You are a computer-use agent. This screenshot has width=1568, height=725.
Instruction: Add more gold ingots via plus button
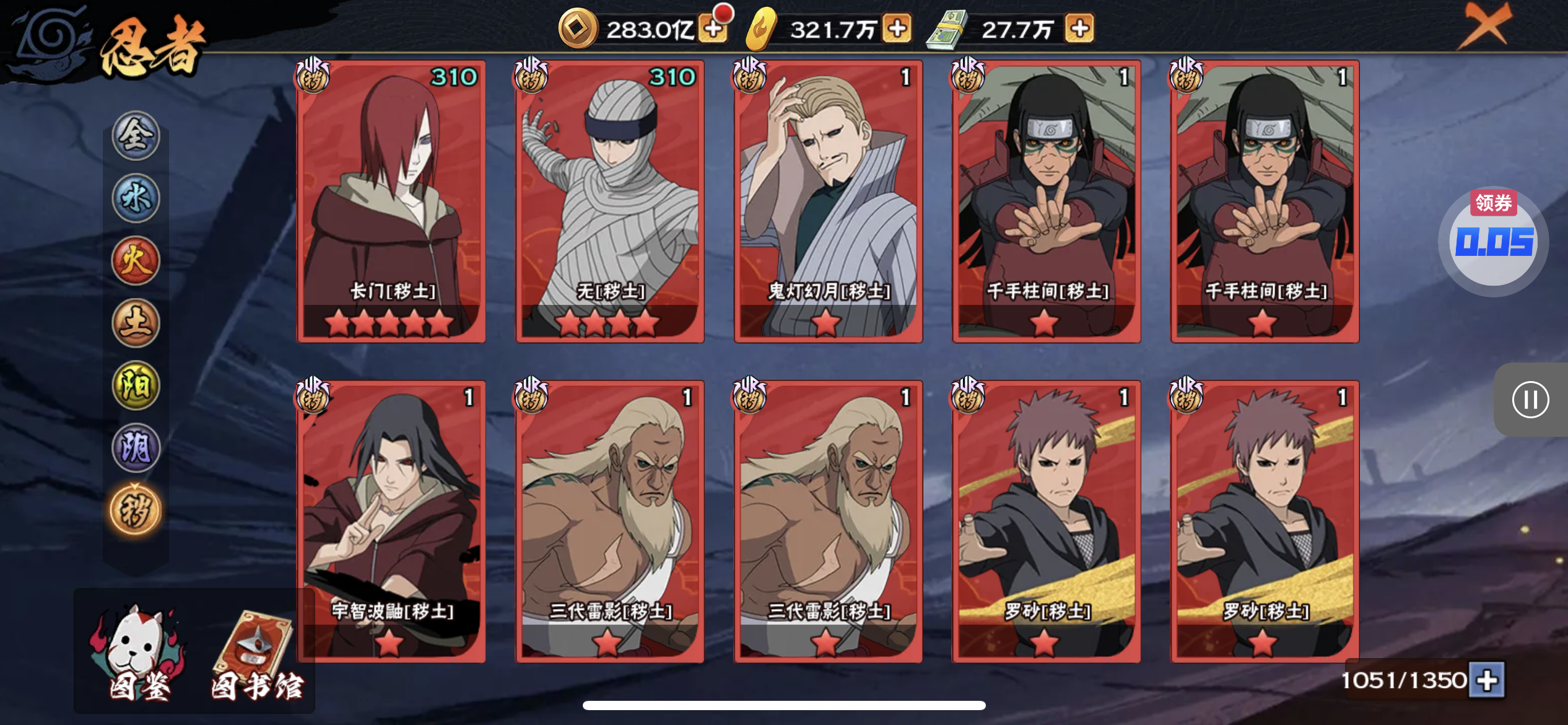click(x=897, y=29)
